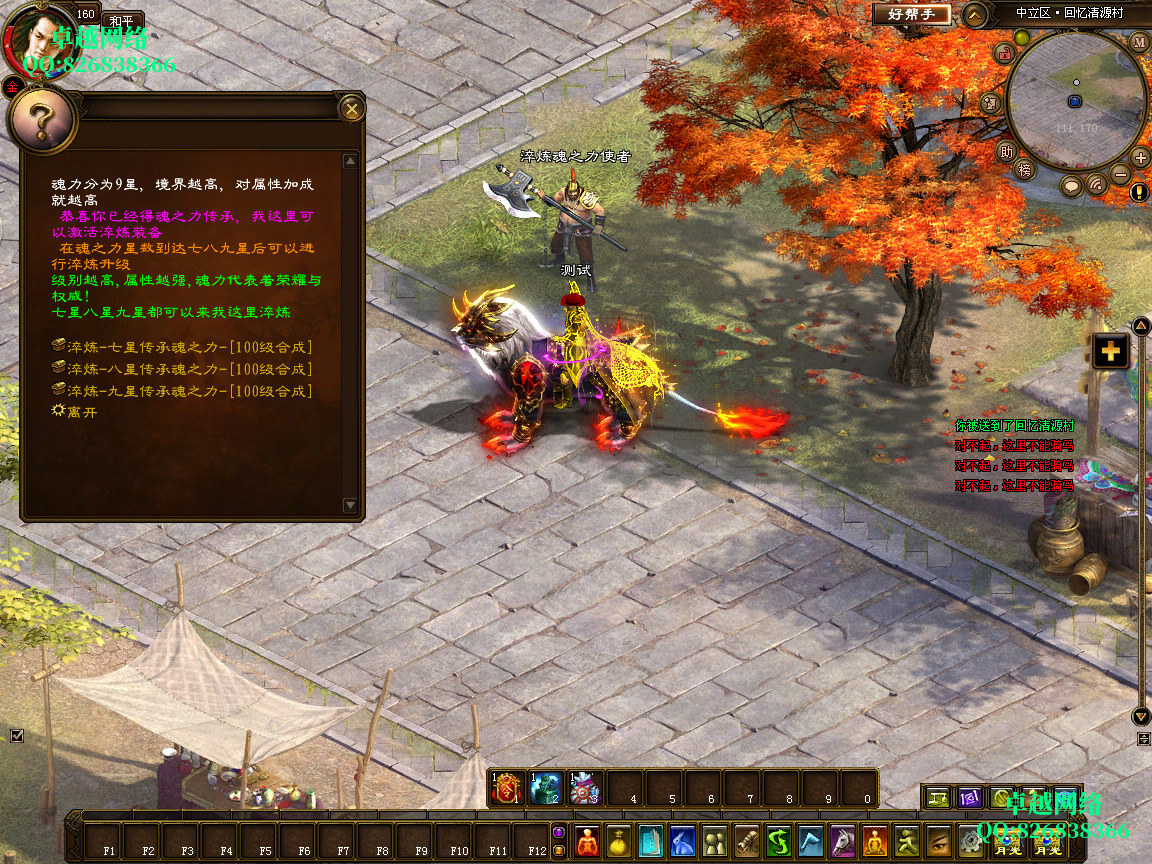The width and height of the screenshot is (1152, 864).
Task: Open the gold money bag icon
Action: (619, 840)
